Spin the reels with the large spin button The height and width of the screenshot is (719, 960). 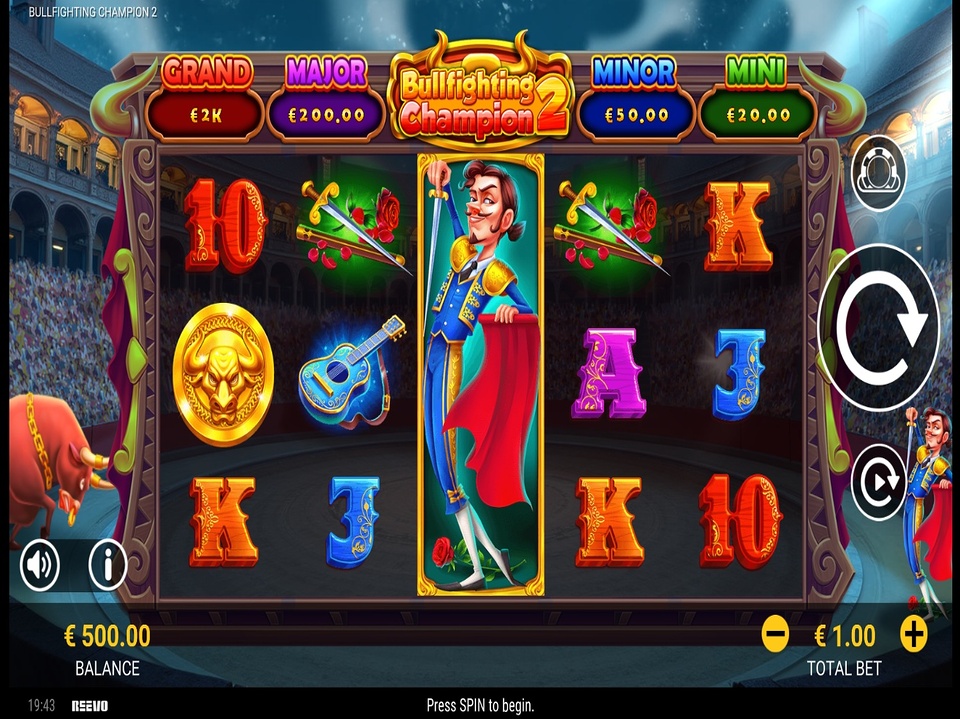point(878,324)
